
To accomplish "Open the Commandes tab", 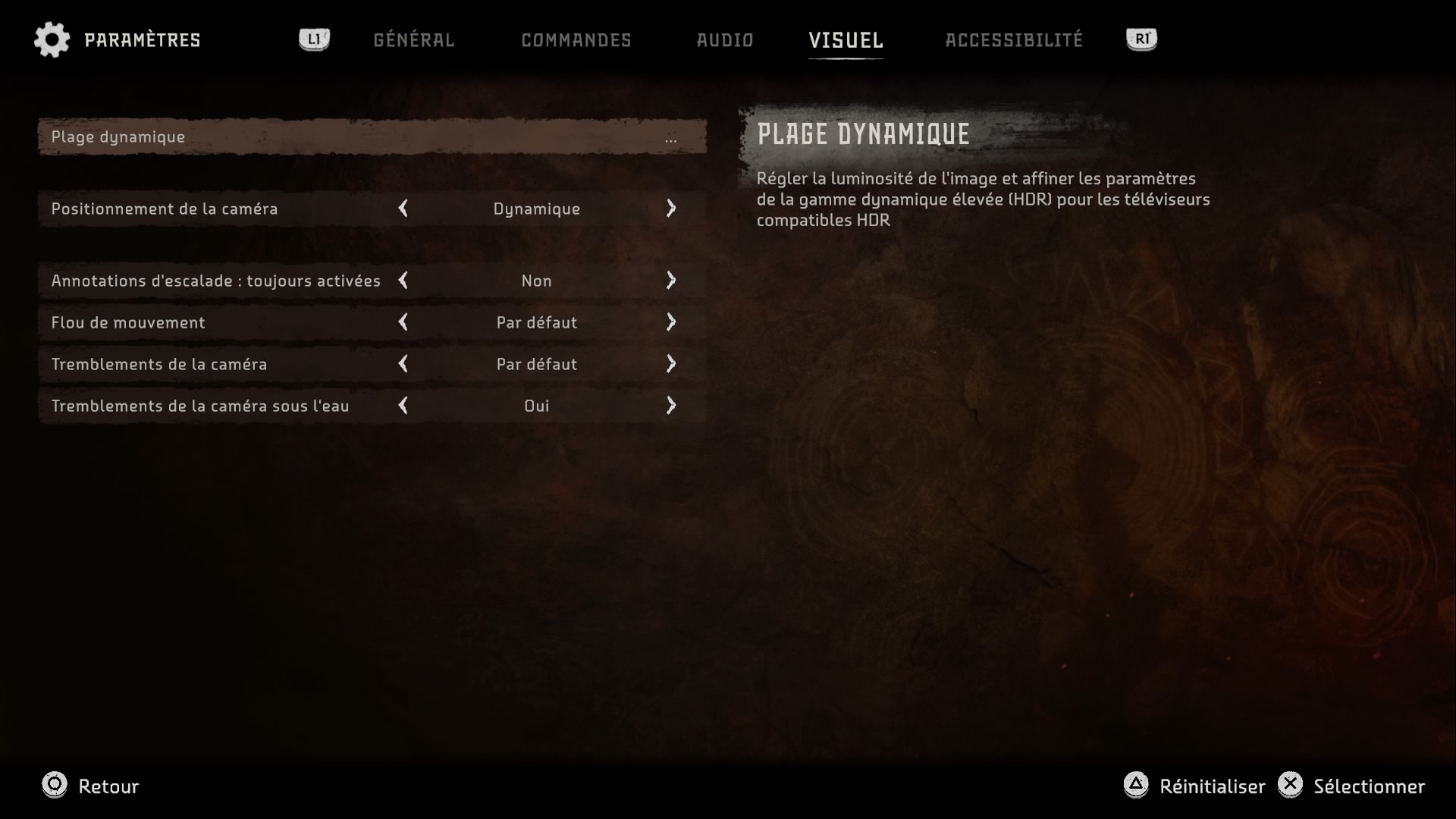I will click(576, 40).
